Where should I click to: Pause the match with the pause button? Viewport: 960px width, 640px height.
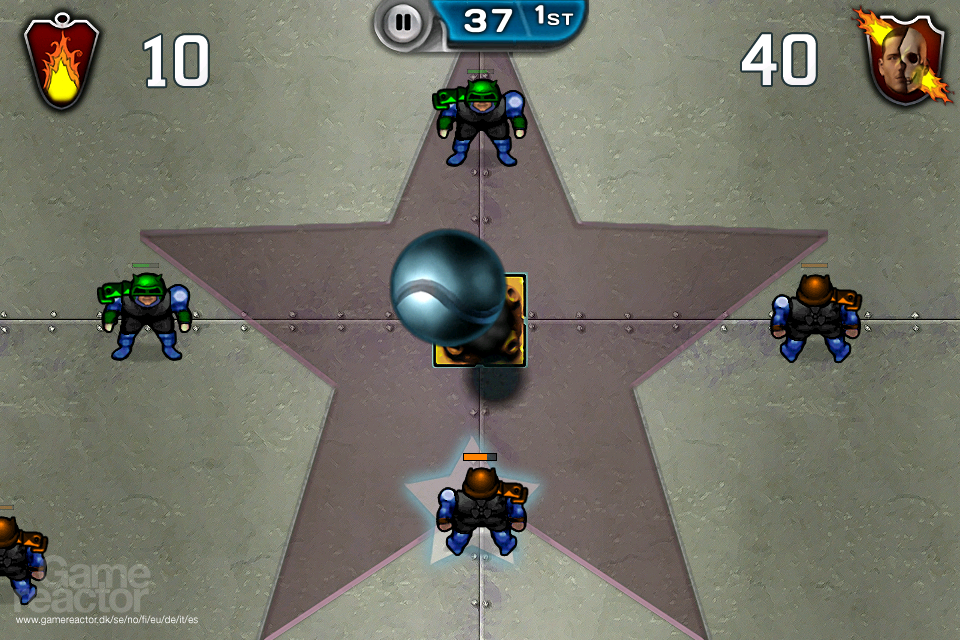coord(403,22)
